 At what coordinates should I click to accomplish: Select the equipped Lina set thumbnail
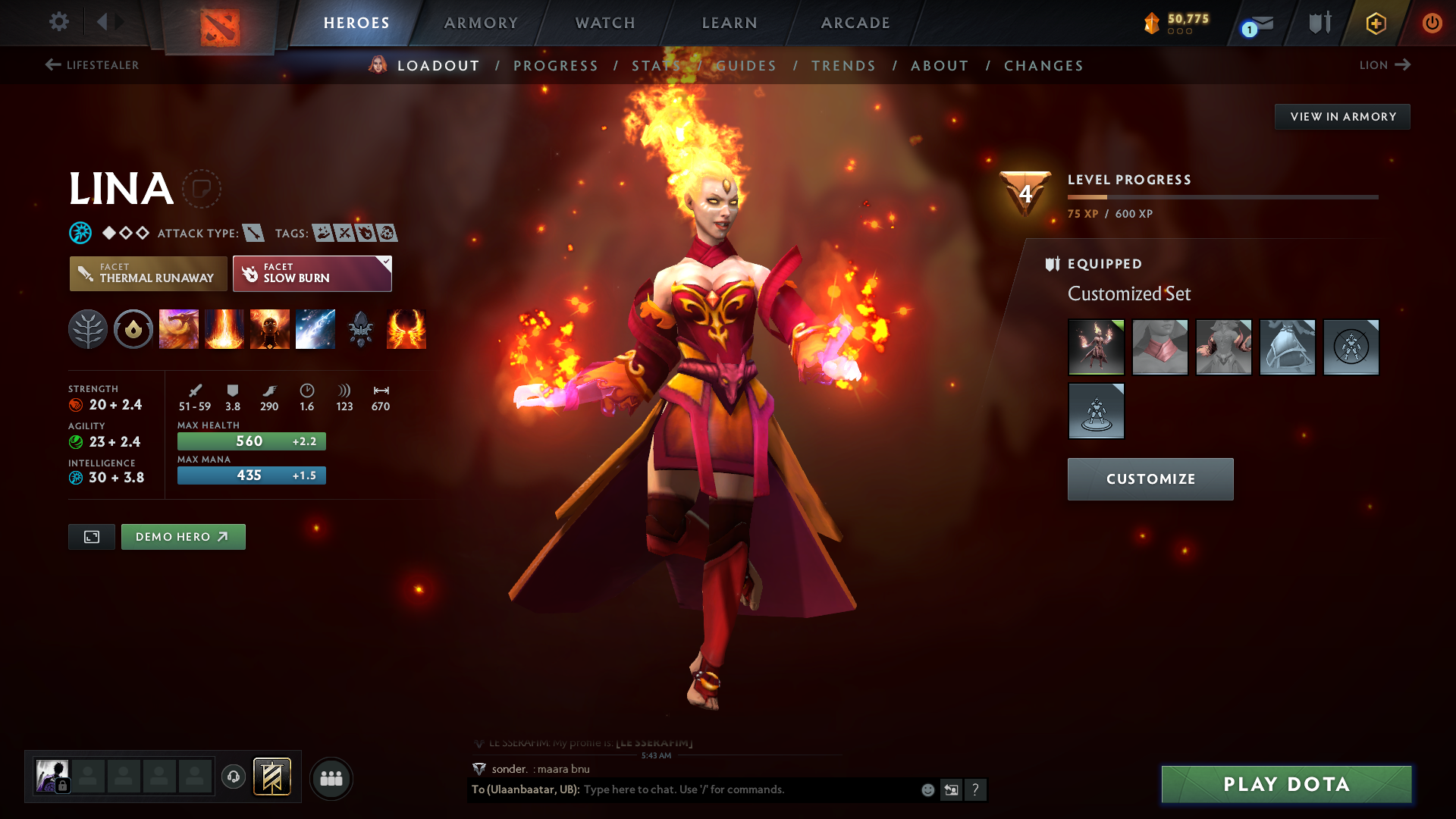click(1097, 347)
